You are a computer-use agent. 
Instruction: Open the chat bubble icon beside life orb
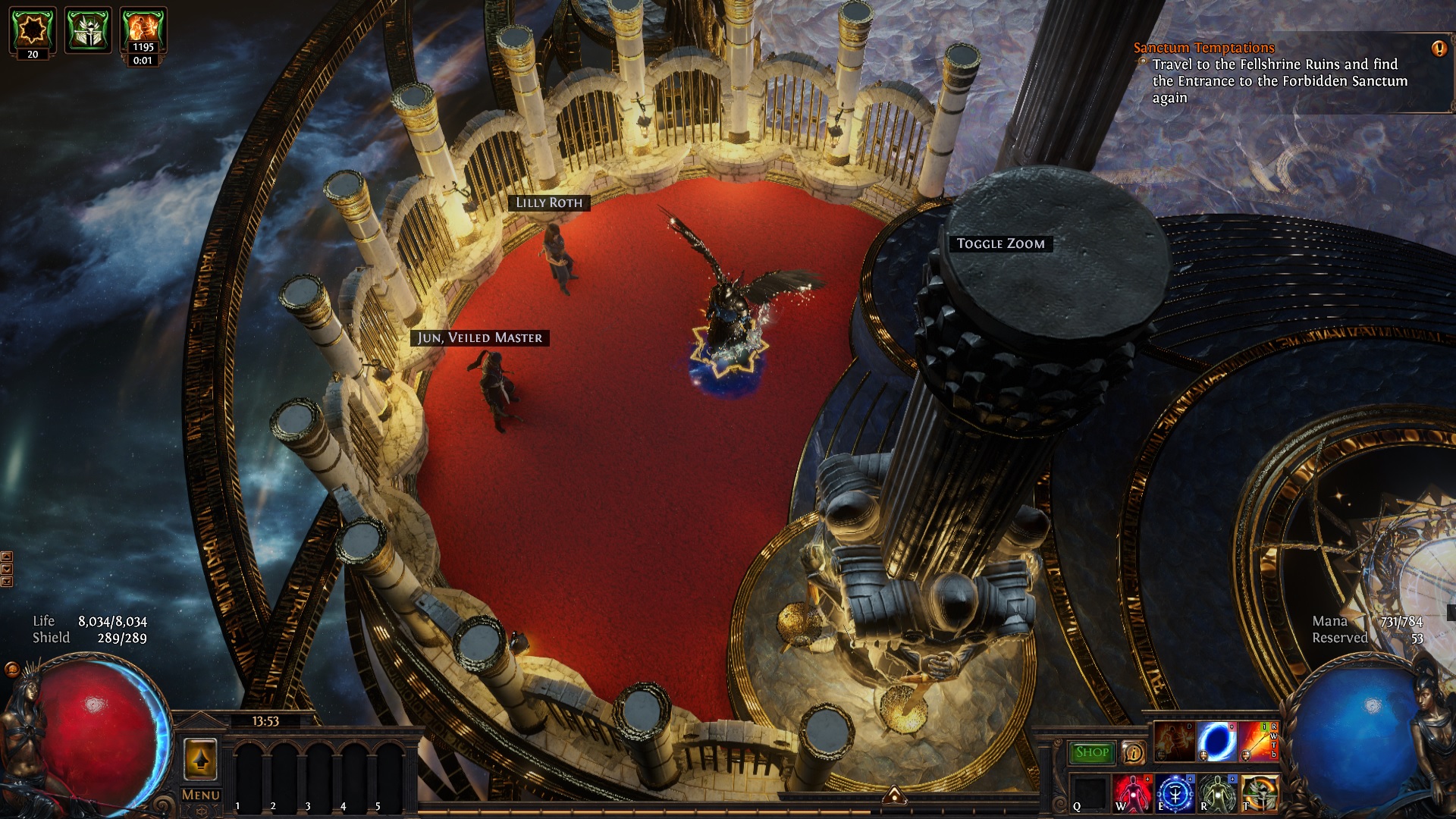click(11, 669)
